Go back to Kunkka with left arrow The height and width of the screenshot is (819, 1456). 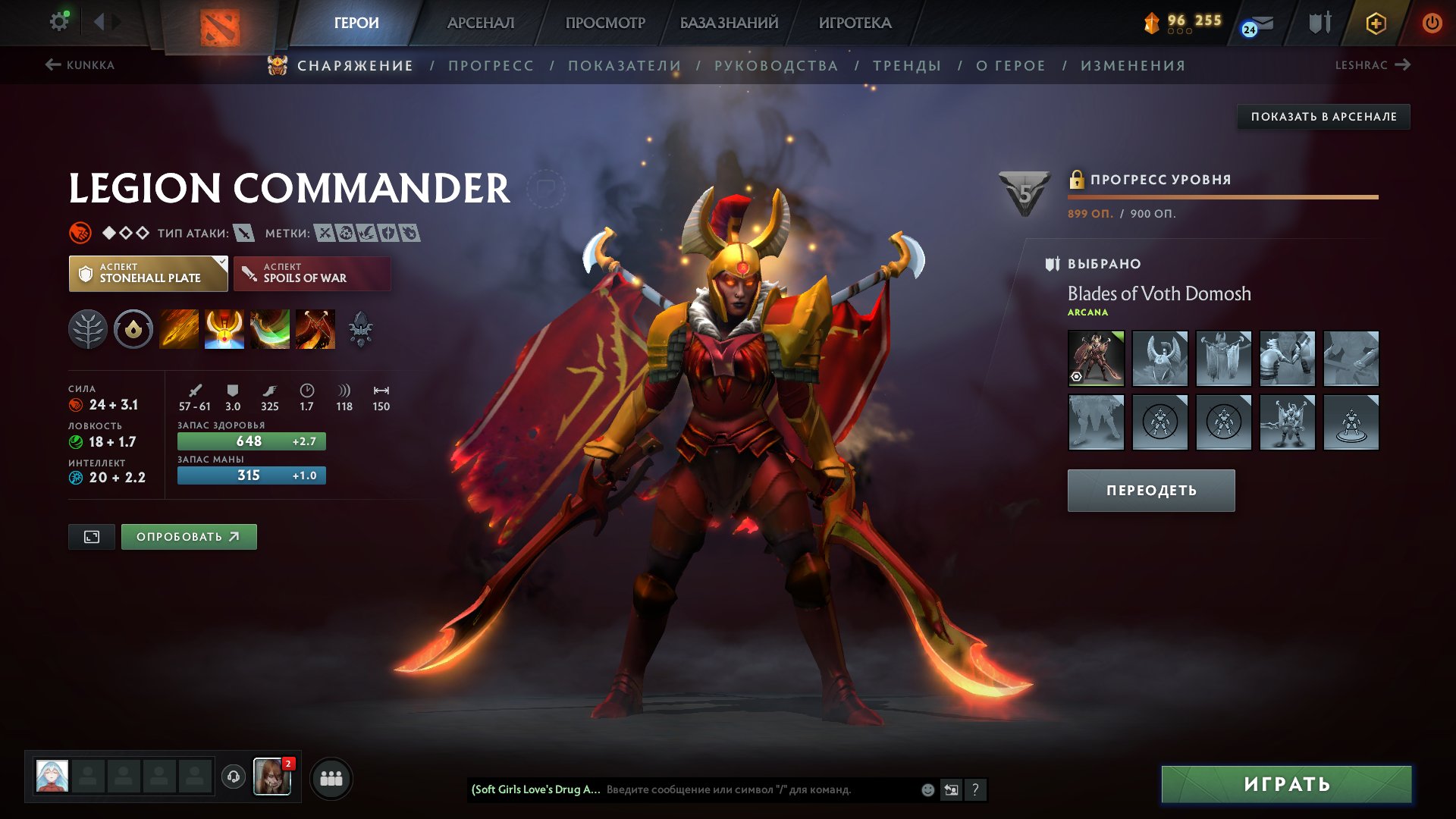[52, 65]
